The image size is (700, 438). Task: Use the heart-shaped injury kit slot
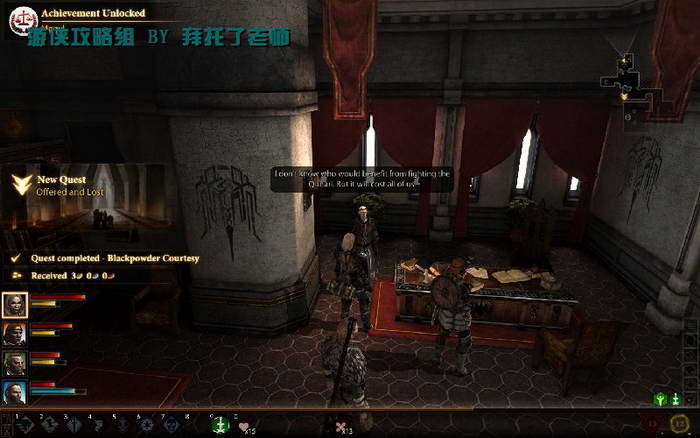(245, 426)
